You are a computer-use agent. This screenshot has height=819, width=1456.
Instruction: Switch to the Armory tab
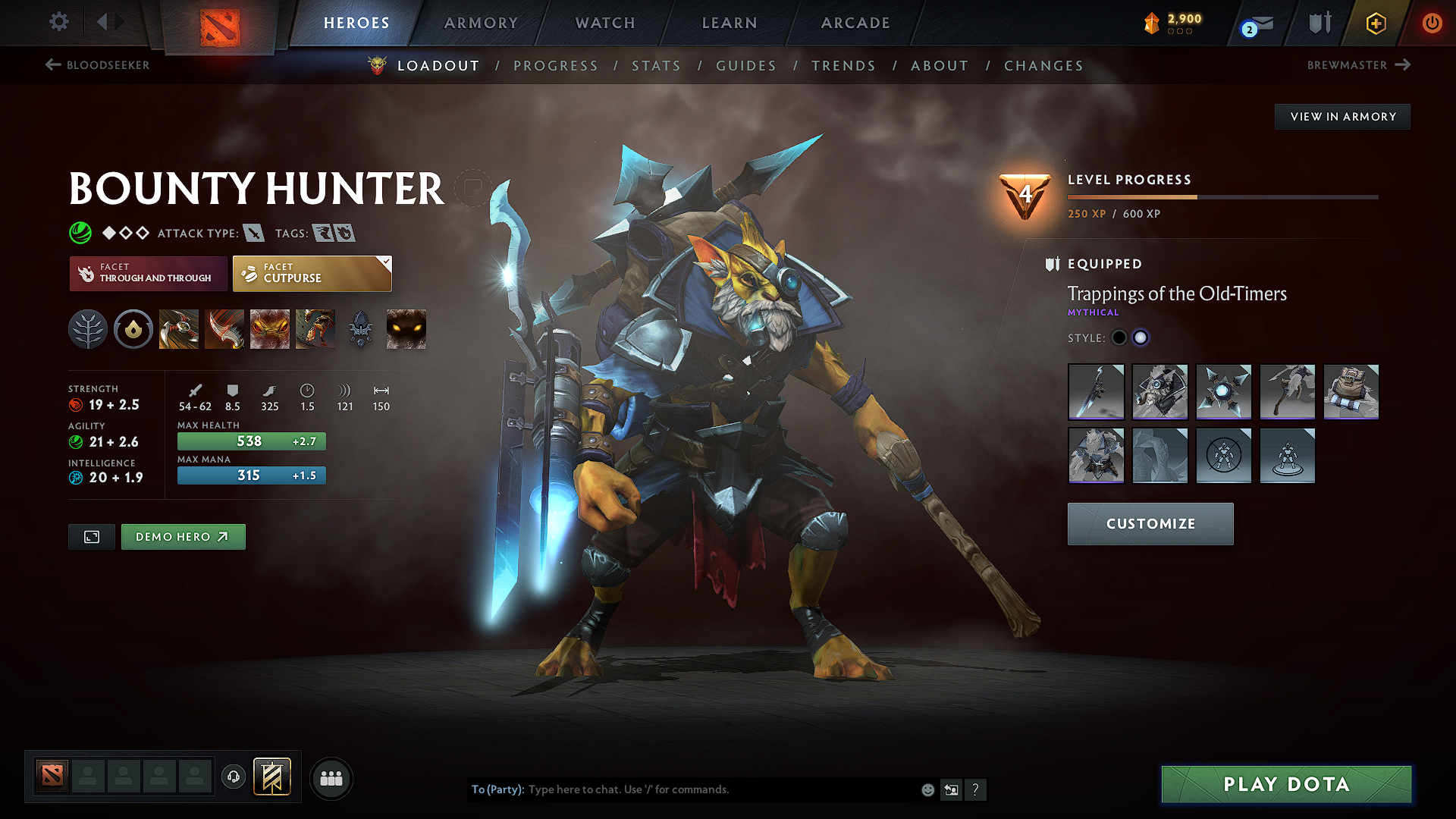[x=481, y=23]
